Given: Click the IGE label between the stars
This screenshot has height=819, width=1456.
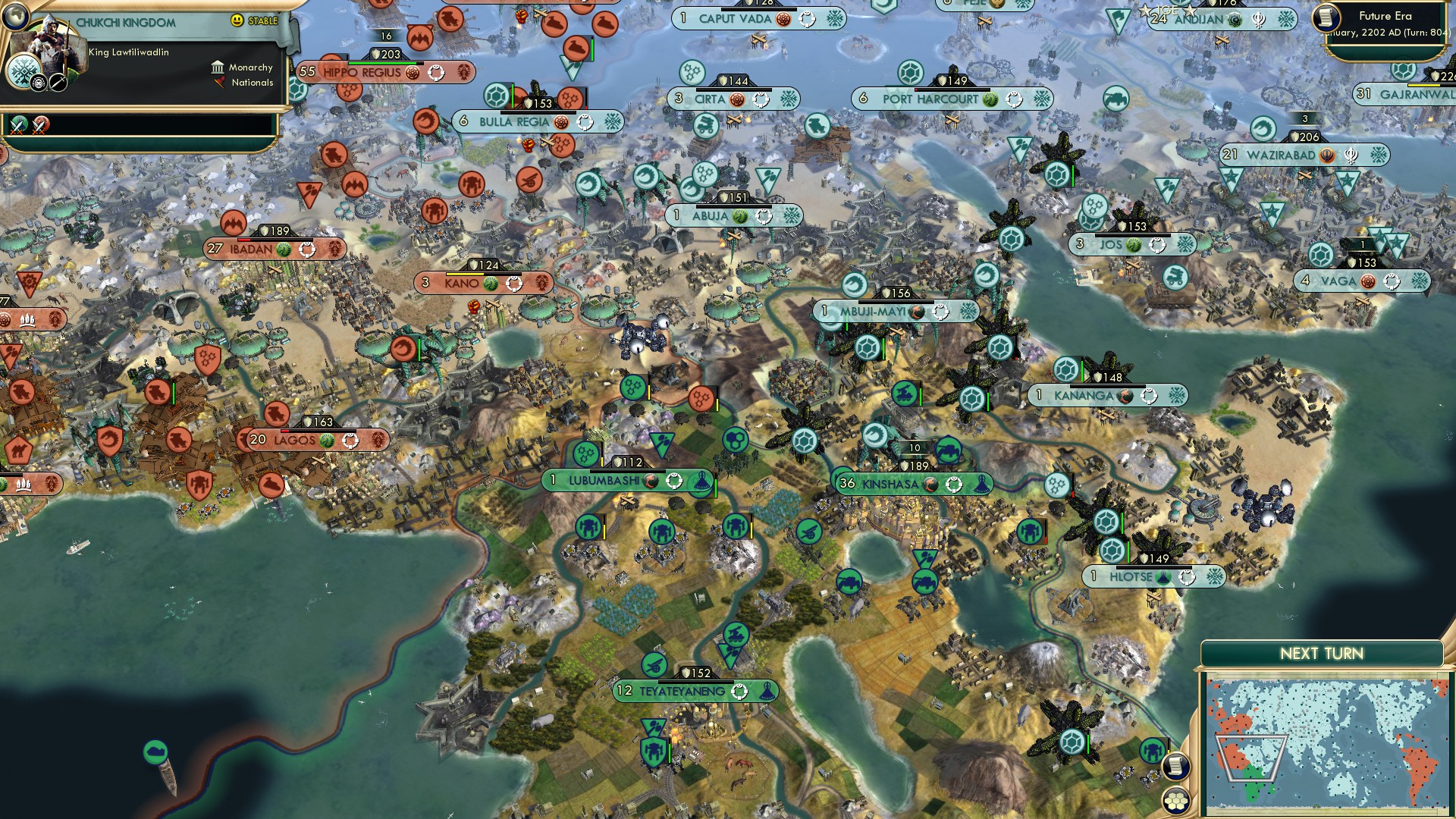Looking at the screenshot, I should pos(1166,11).
